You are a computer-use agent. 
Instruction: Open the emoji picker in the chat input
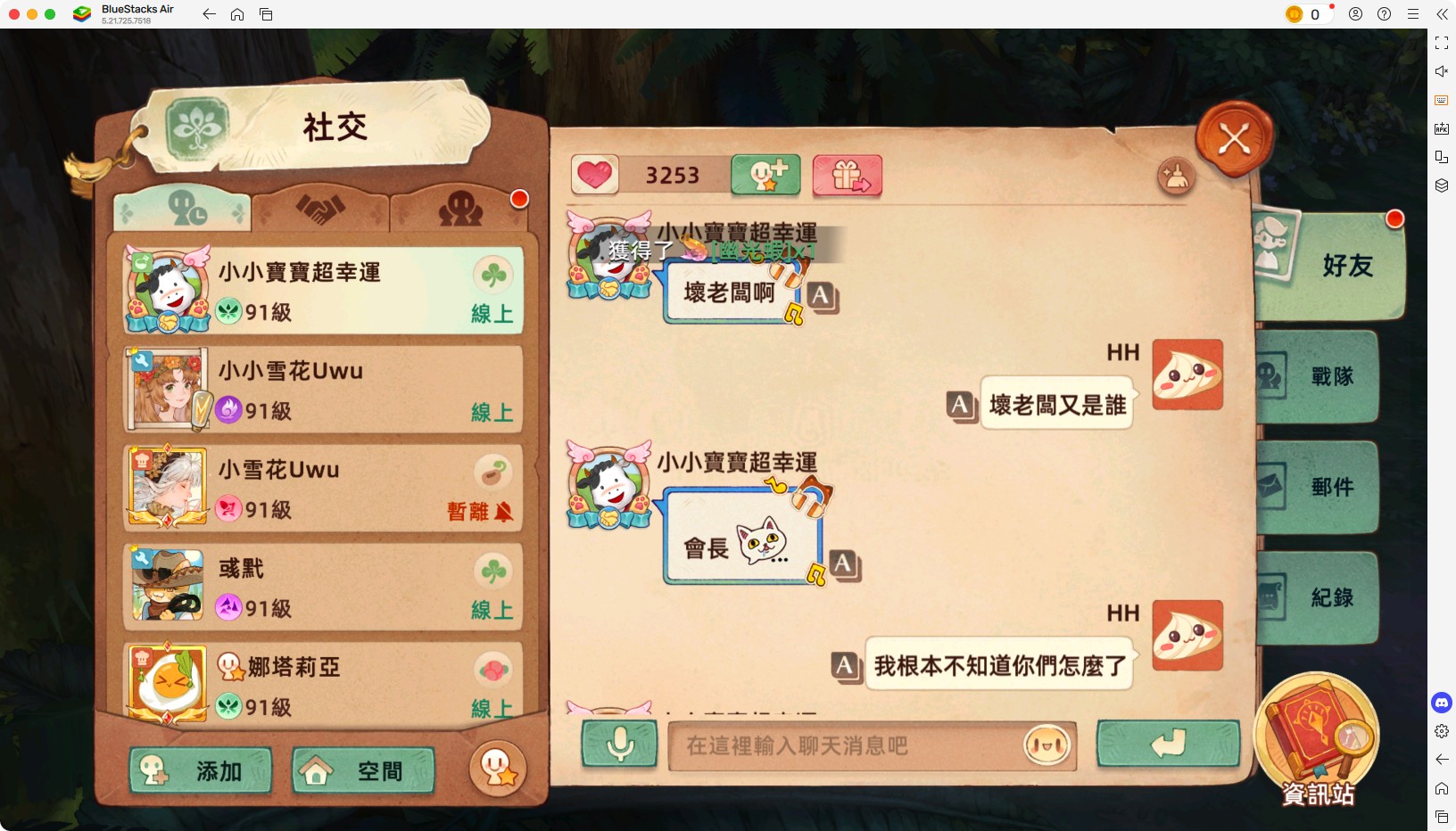pyautogui.click(x=1046, y=747)
